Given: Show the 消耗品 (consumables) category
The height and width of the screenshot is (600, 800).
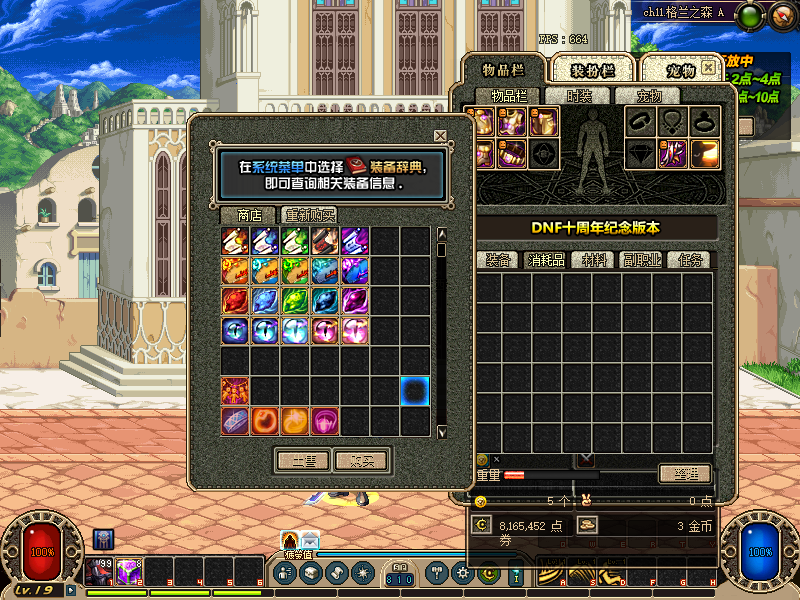Looking at the screenshot, I should [x=545, y=260].
